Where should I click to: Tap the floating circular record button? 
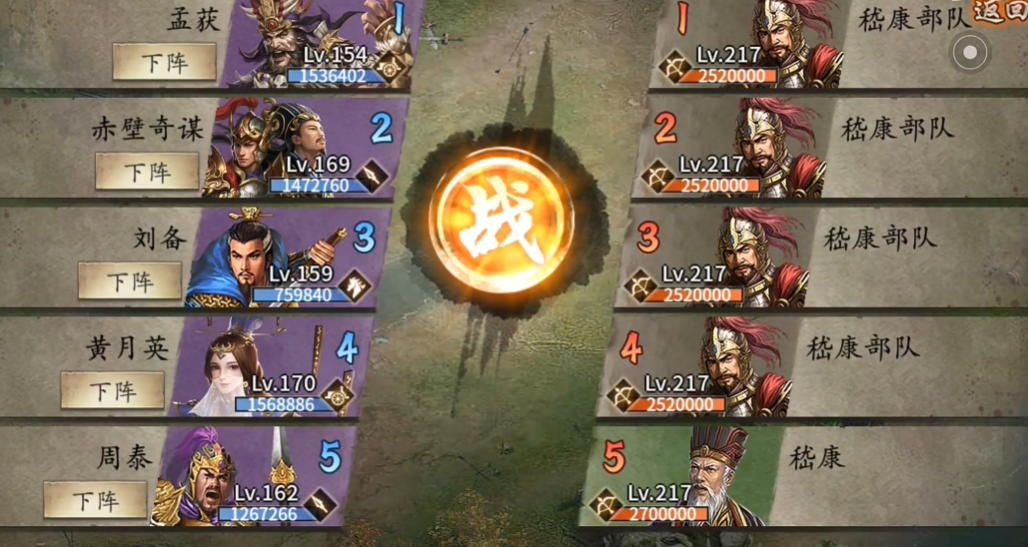(x=970, y=52)
